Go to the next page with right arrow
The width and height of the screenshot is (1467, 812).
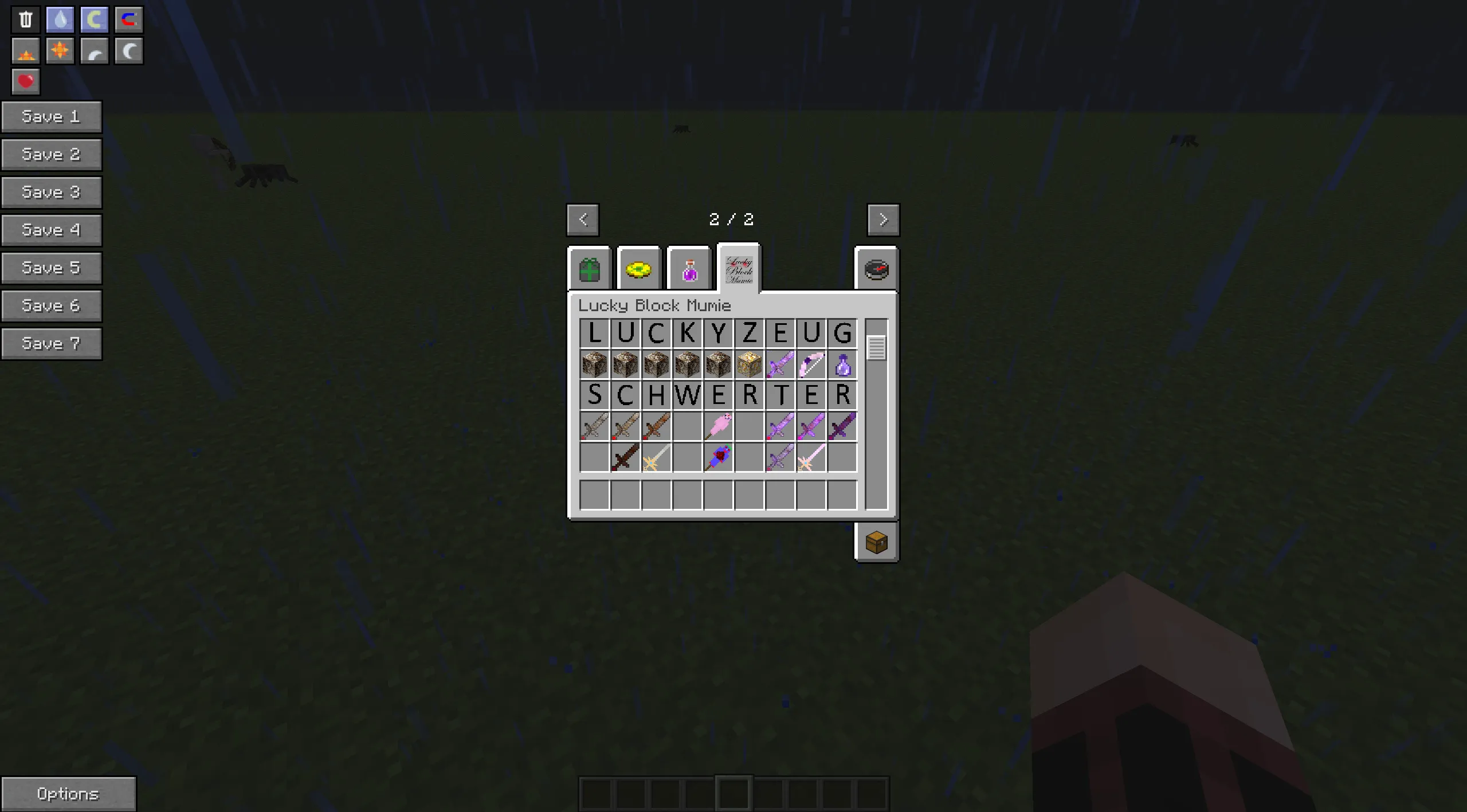click(x=883, y=219)
